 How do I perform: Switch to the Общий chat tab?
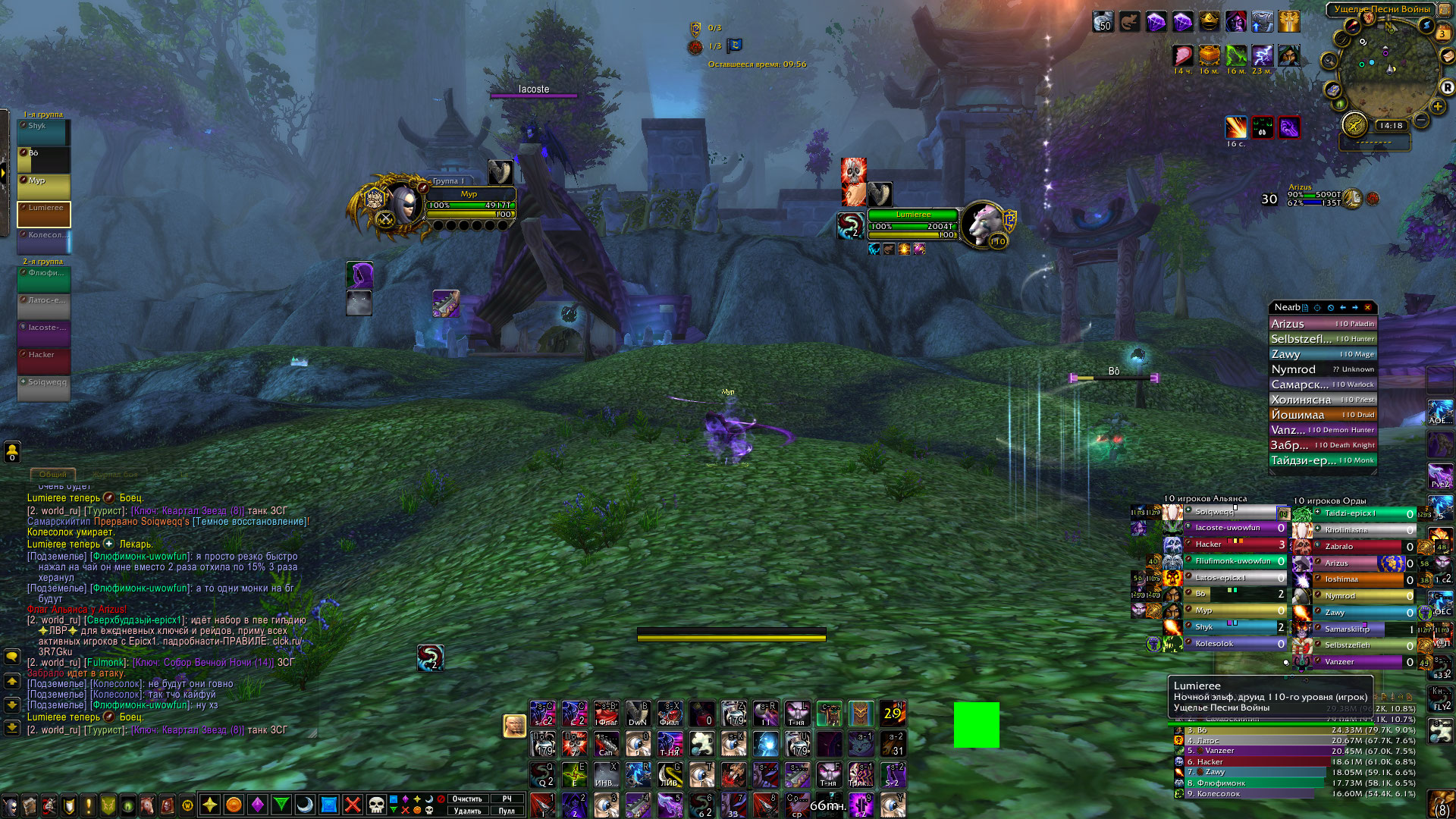(x=53, y=475)
